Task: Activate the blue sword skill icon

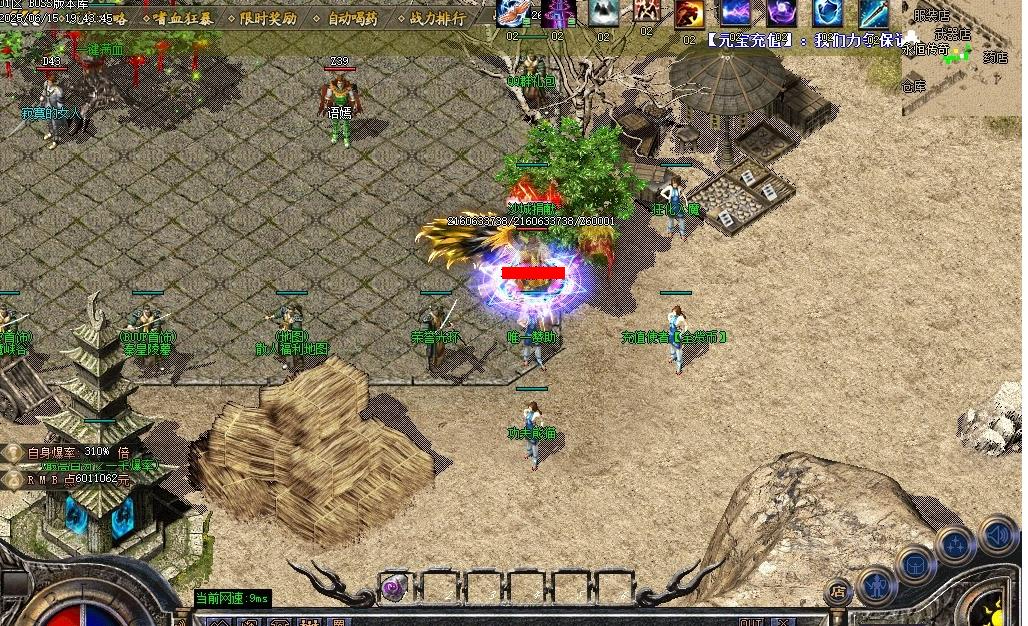Action: [x=872, y=13]
